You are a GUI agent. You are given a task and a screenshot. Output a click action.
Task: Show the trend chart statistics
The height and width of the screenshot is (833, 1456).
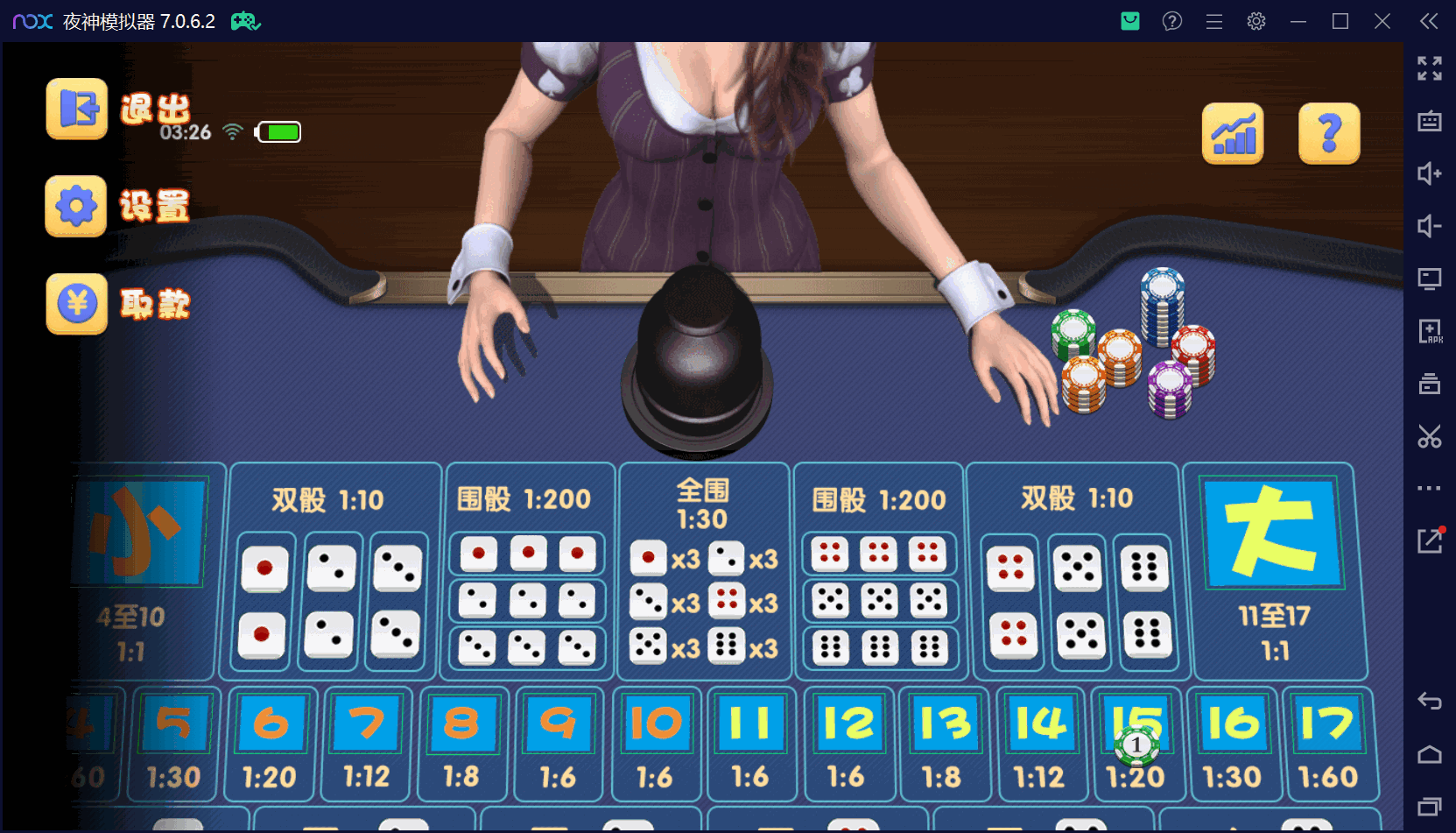(1233, 134)
